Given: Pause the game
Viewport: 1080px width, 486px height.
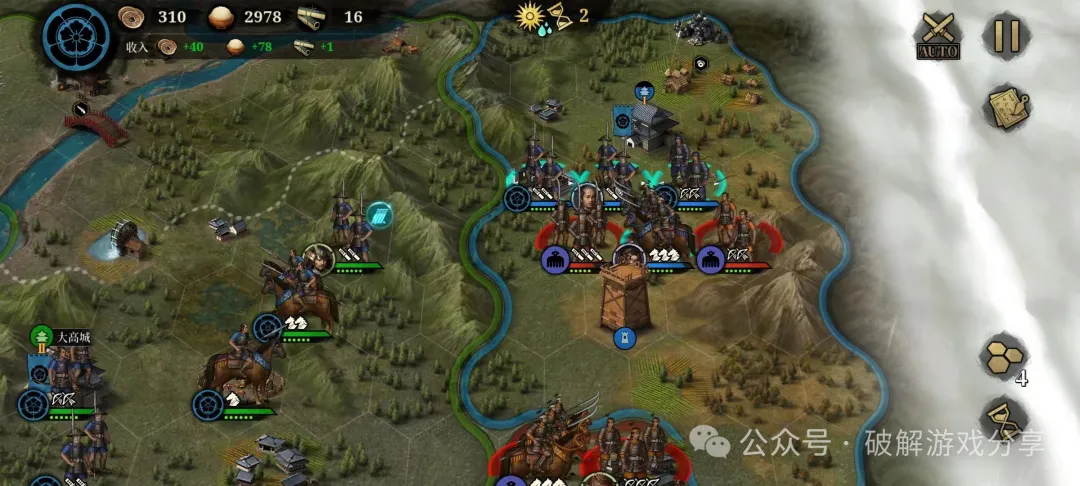Looking at the screenshot, I should pos(1006,35).
